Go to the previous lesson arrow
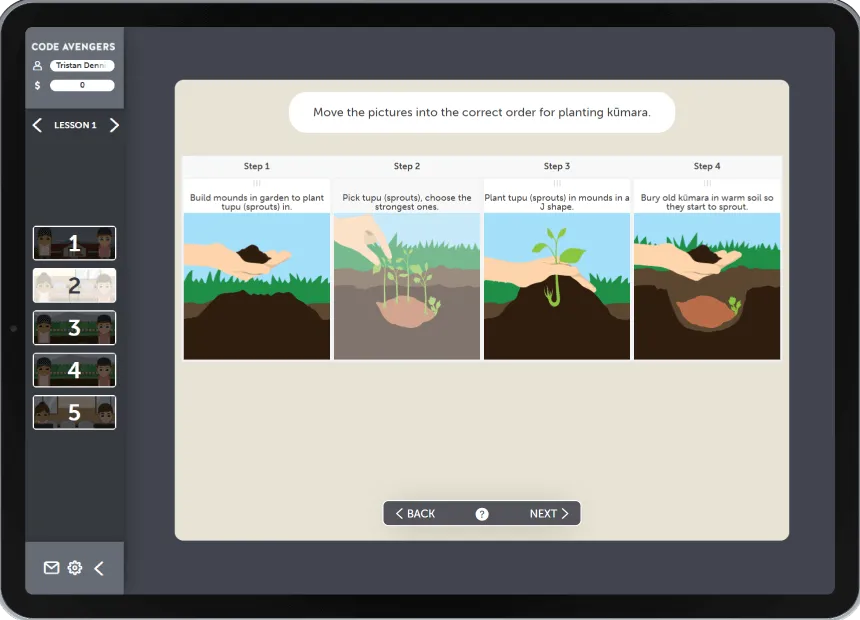Viewport: 860px width, 620px height. pos(37,125)
